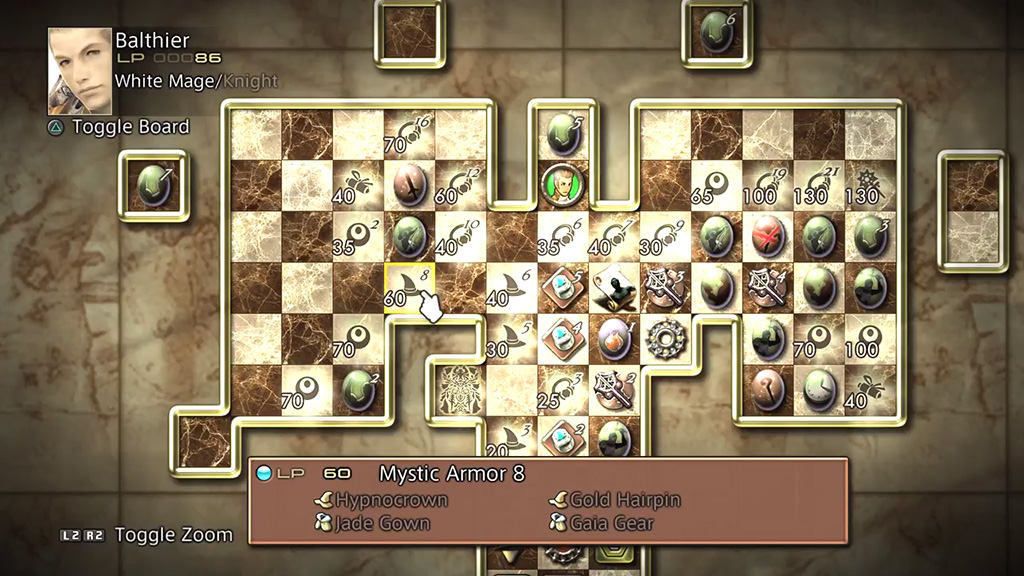Select the red potion orb numbered 1
Screen dimensions: 1024x576
(613, 340)
